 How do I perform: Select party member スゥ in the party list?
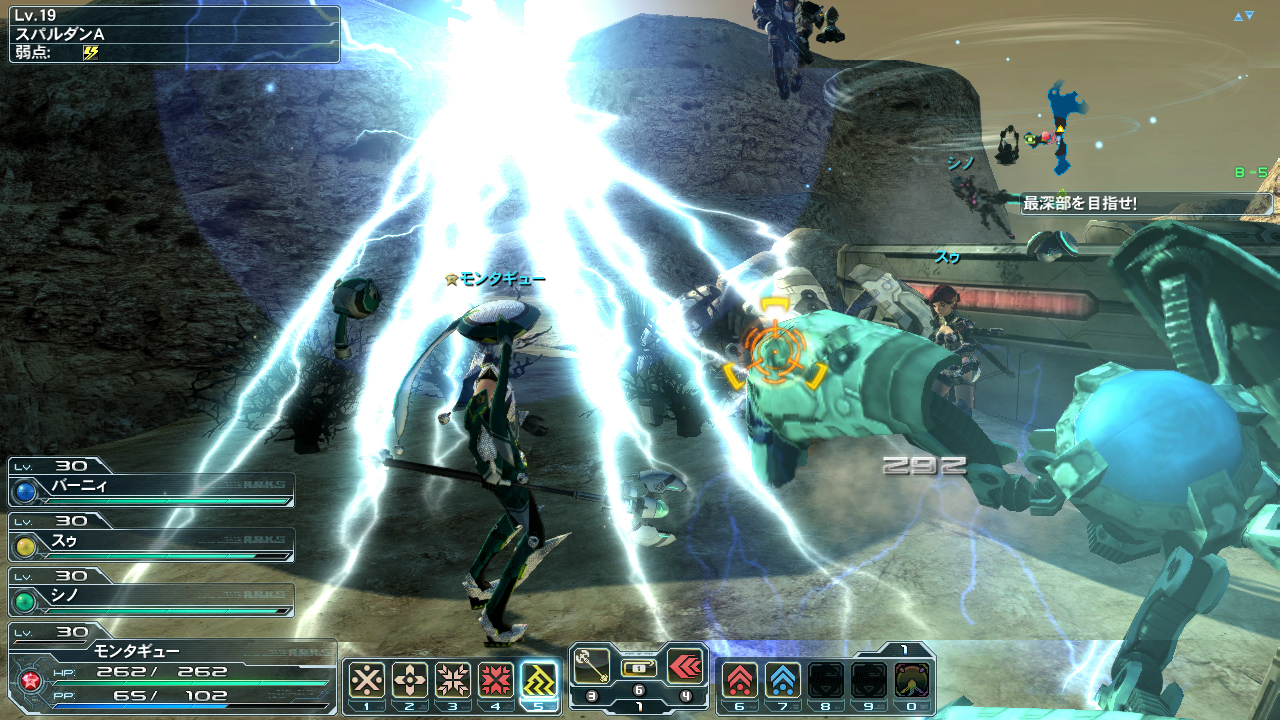click(152, 544)
